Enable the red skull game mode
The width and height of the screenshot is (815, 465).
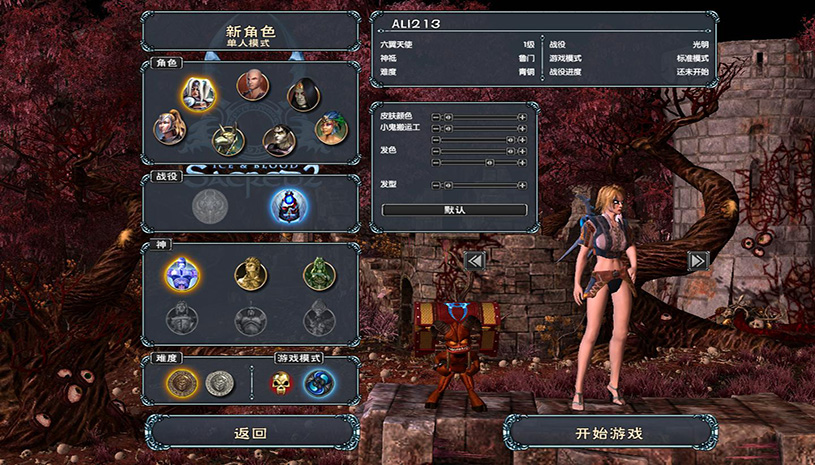pyautogui.click(x=282, y=382)
